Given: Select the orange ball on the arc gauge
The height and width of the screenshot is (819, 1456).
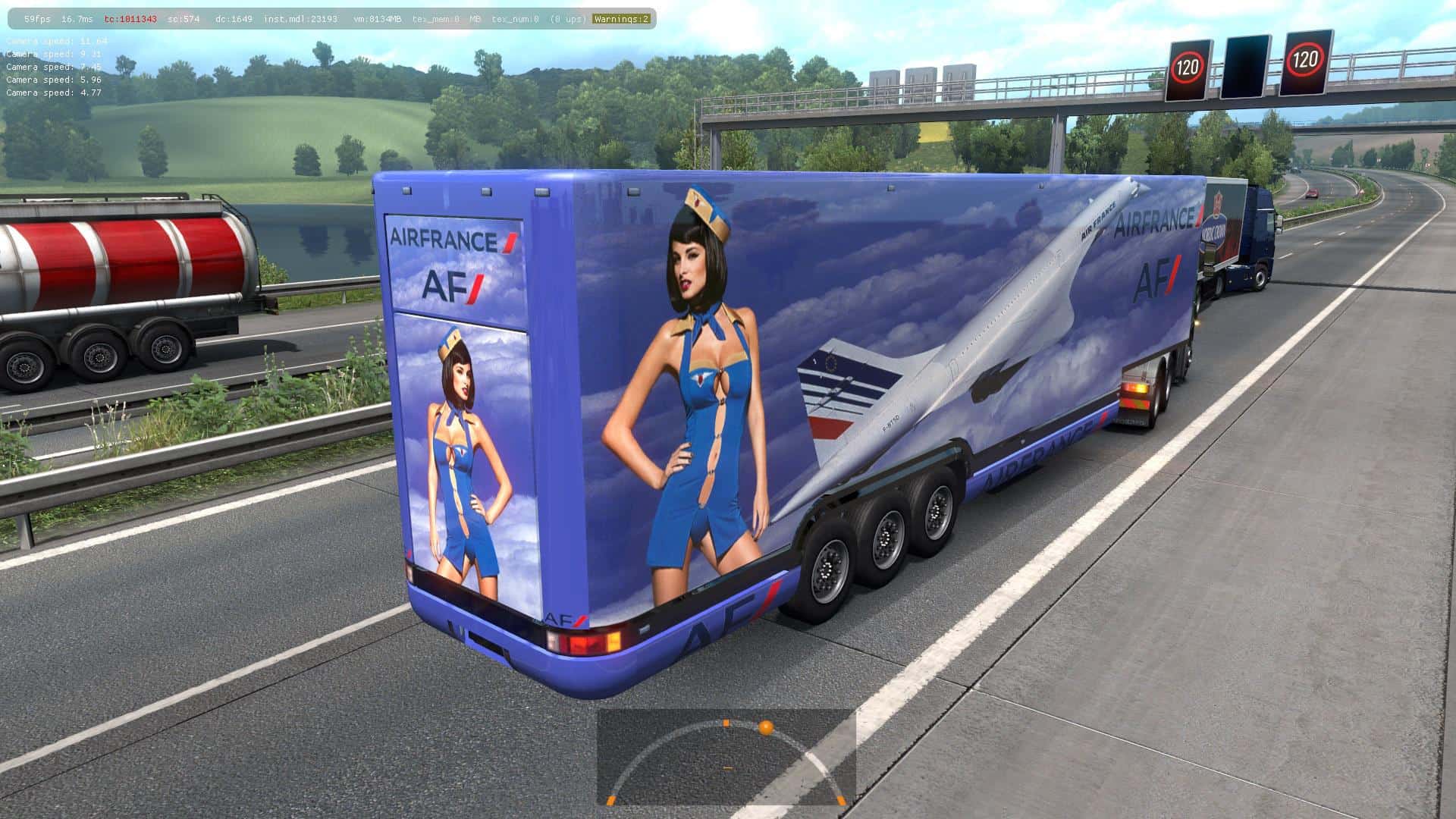Looking at the screenshot, I should (766, 728).
